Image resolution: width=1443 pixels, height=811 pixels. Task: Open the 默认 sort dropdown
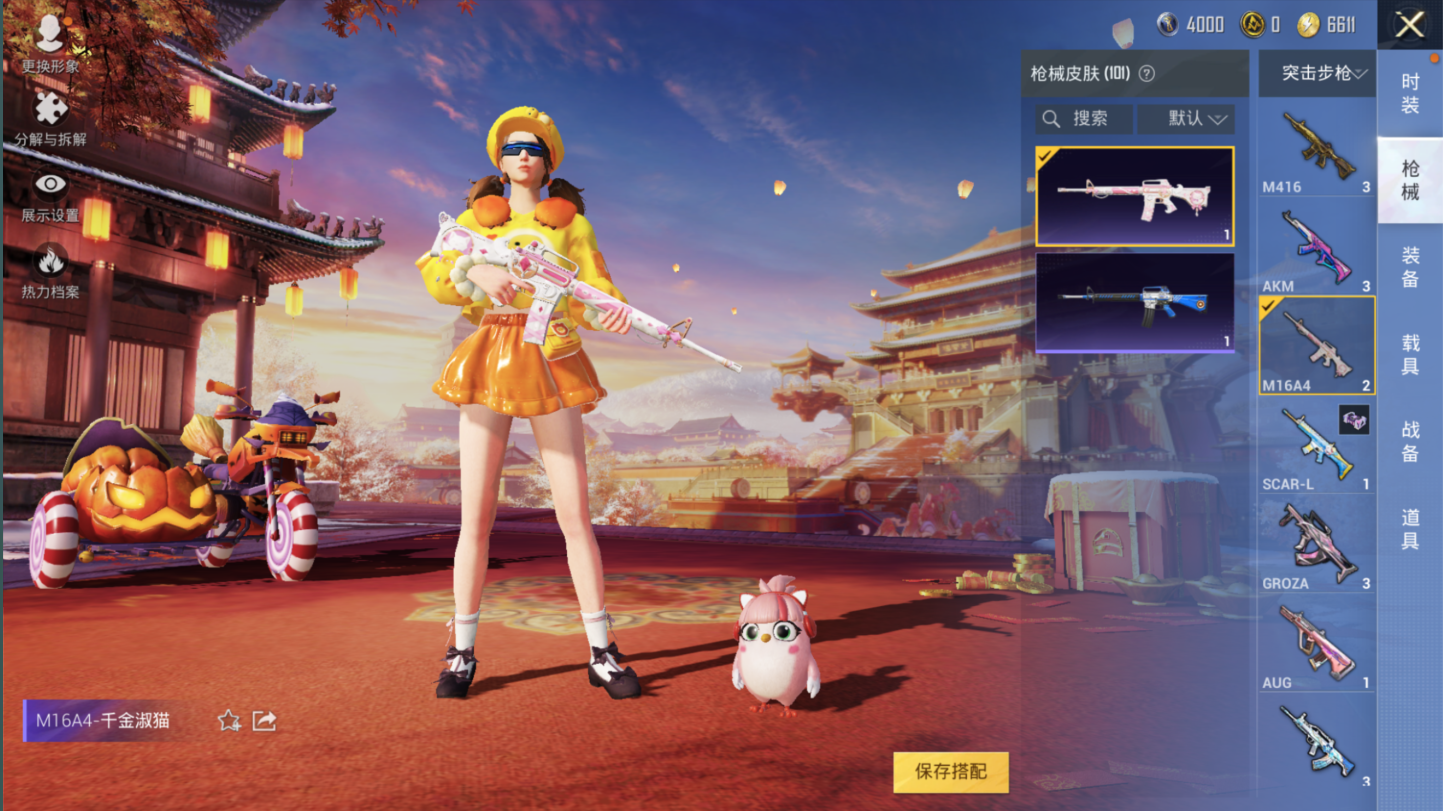coord(1186,119)
